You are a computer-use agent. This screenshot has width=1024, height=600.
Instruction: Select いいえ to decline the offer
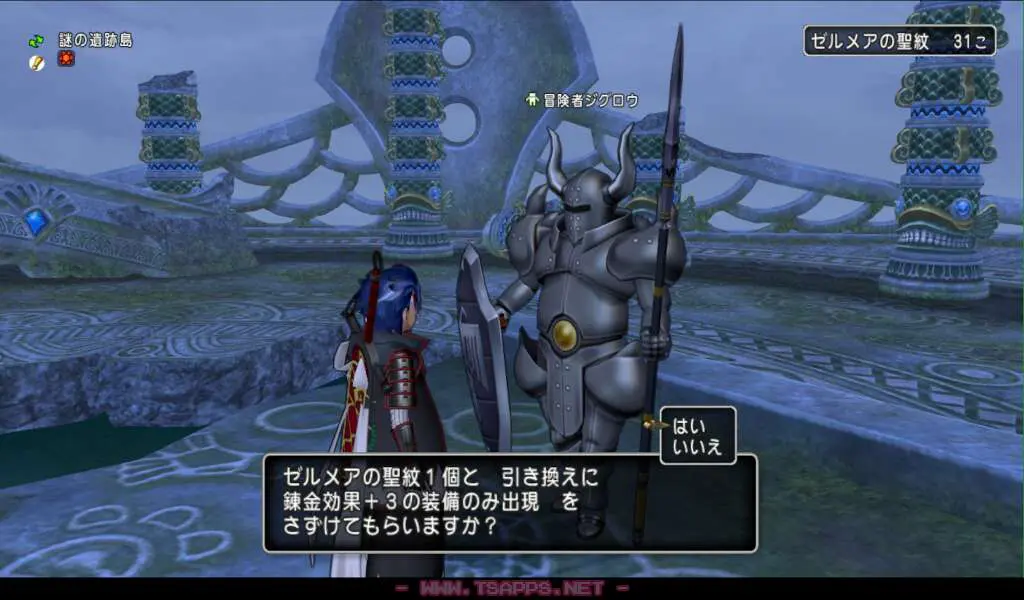(695, 446)
